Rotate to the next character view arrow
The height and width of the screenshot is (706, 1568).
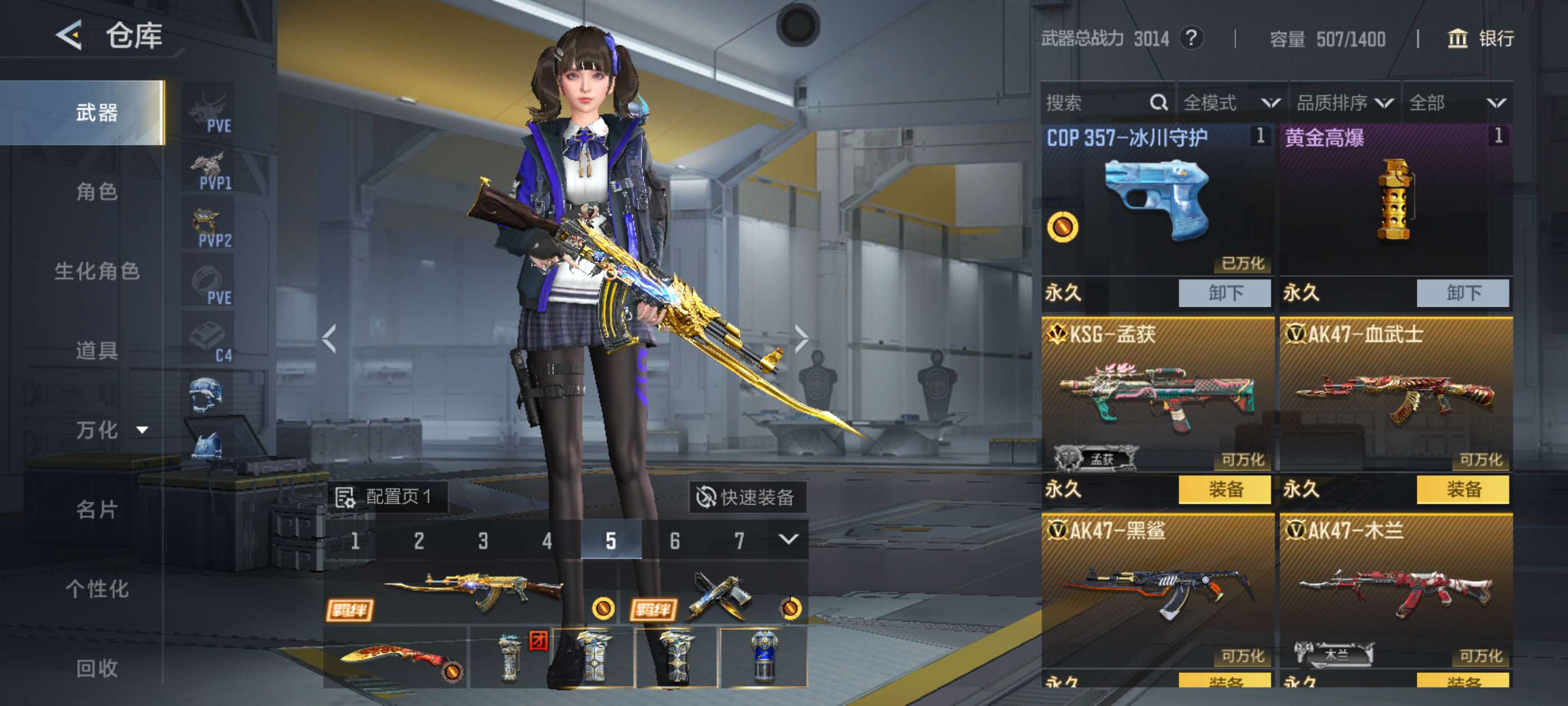(802, 338)
